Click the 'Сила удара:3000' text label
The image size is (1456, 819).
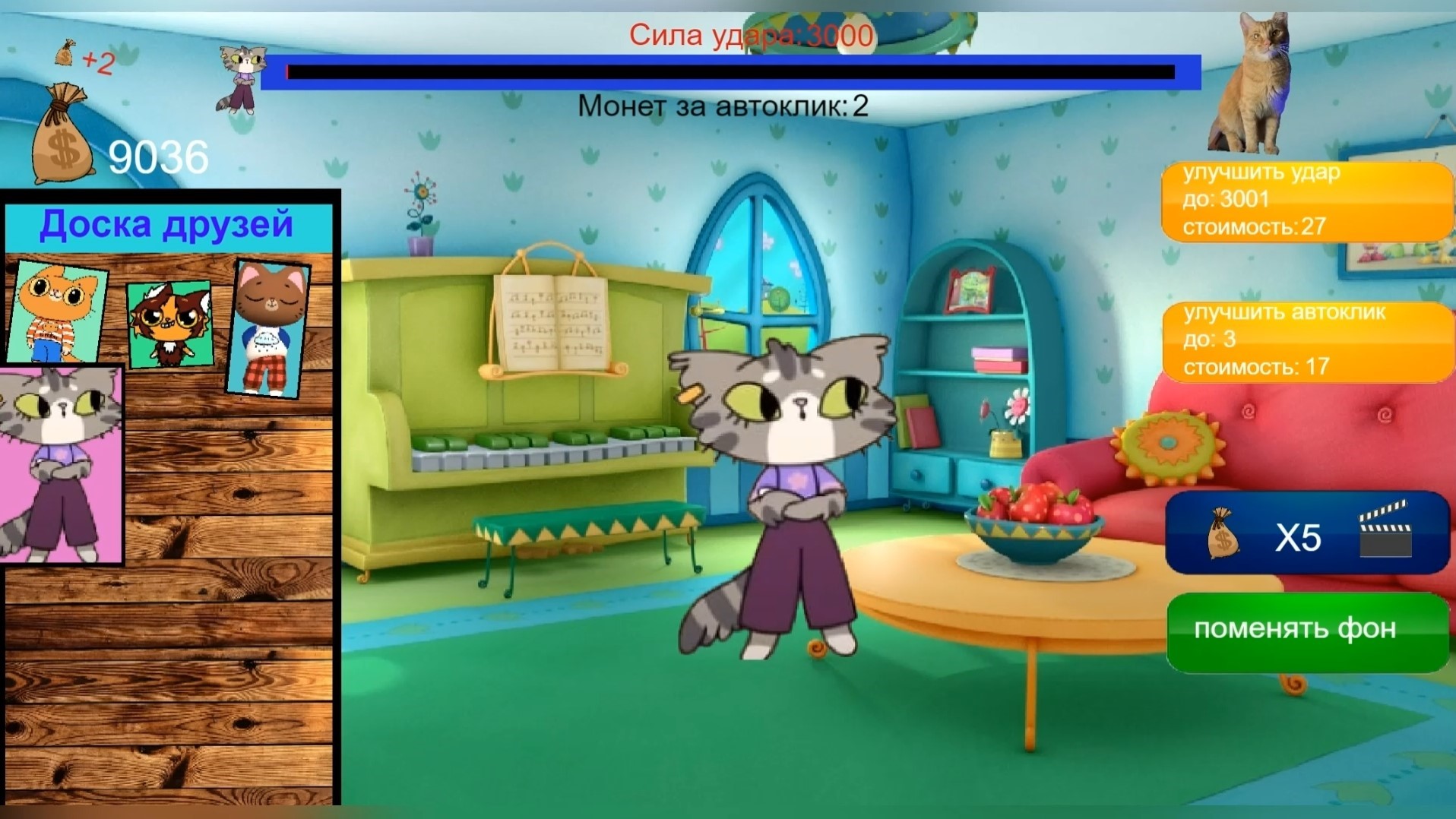coord(751,34)
